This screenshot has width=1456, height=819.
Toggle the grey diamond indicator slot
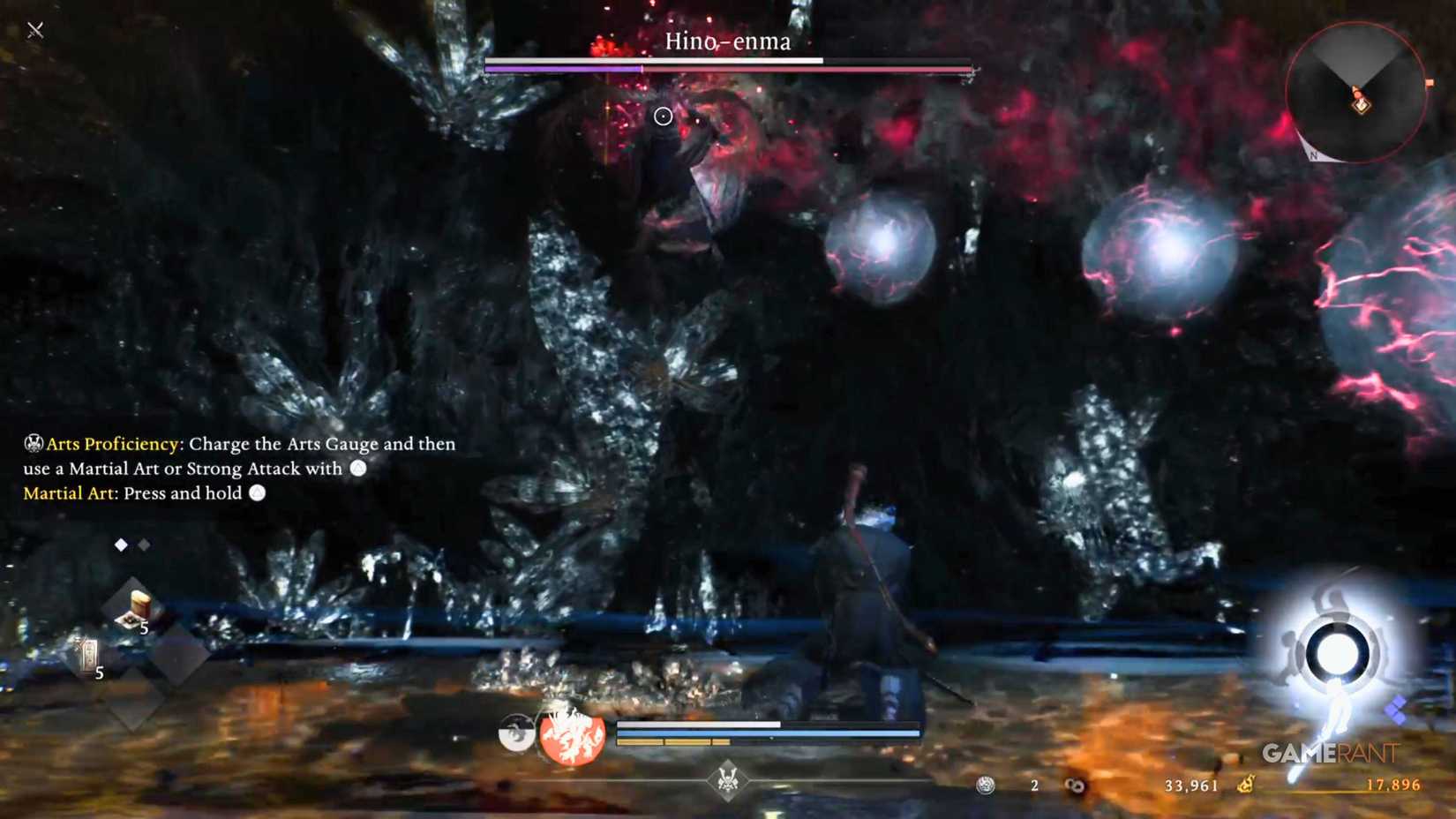click(x=143, y=545)
